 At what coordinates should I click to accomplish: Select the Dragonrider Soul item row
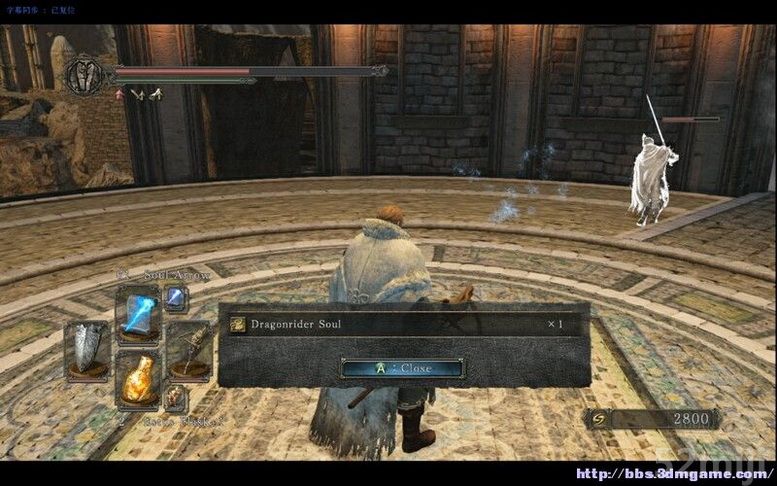coord(402,324)
